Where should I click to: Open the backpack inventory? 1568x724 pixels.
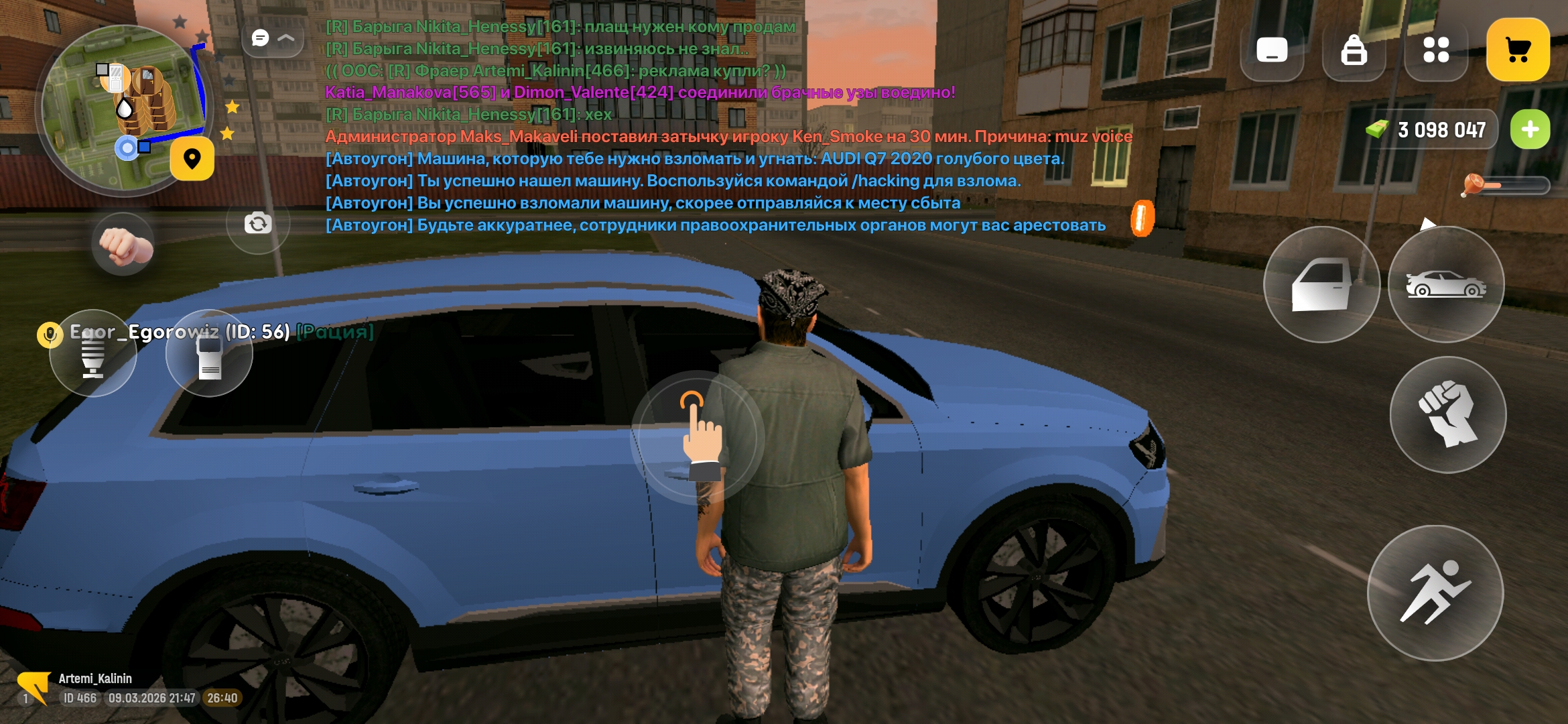[1354, 50]
